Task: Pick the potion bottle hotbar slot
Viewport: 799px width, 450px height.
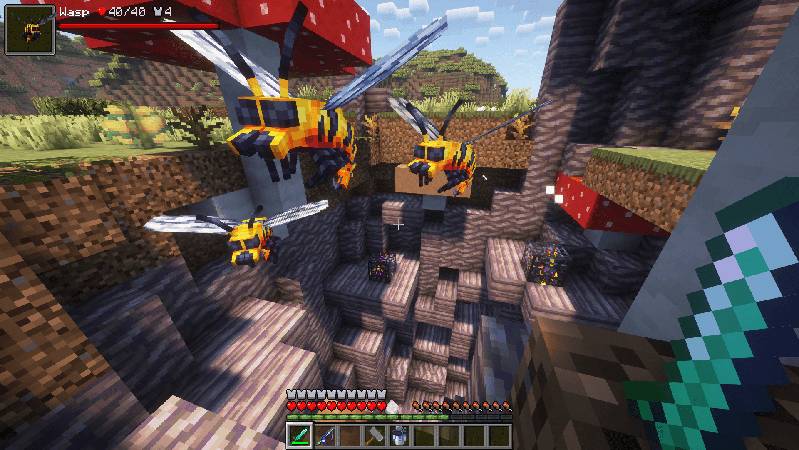Action: pyautogui.click(x=399, y=435)
